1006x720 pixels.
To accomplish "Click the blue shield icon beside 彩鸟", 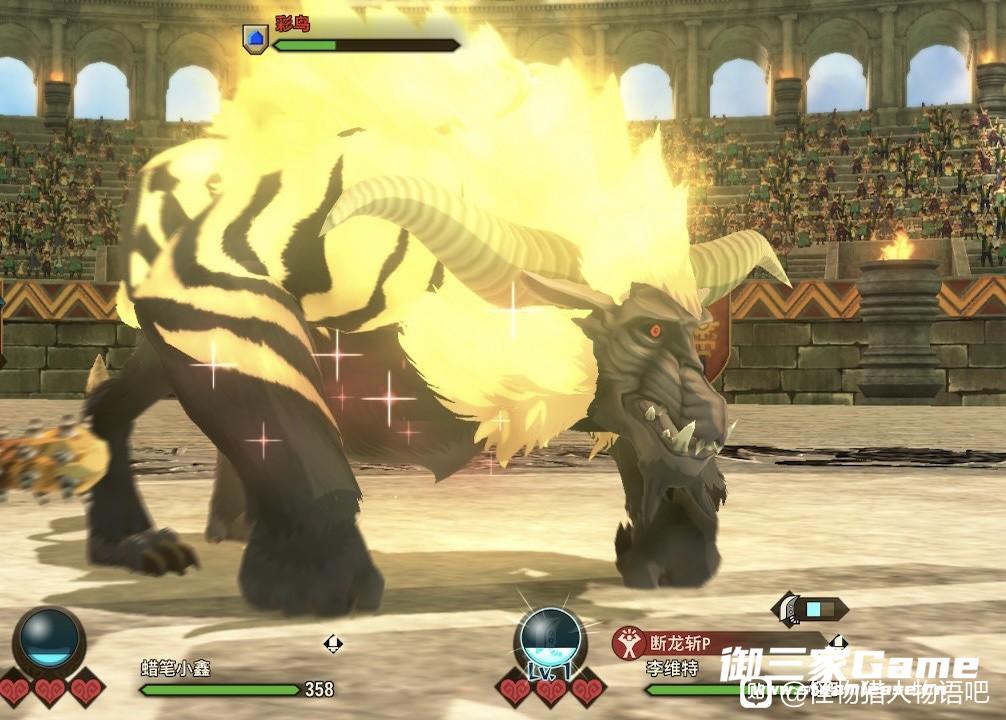I will click(x=255, y=39).
